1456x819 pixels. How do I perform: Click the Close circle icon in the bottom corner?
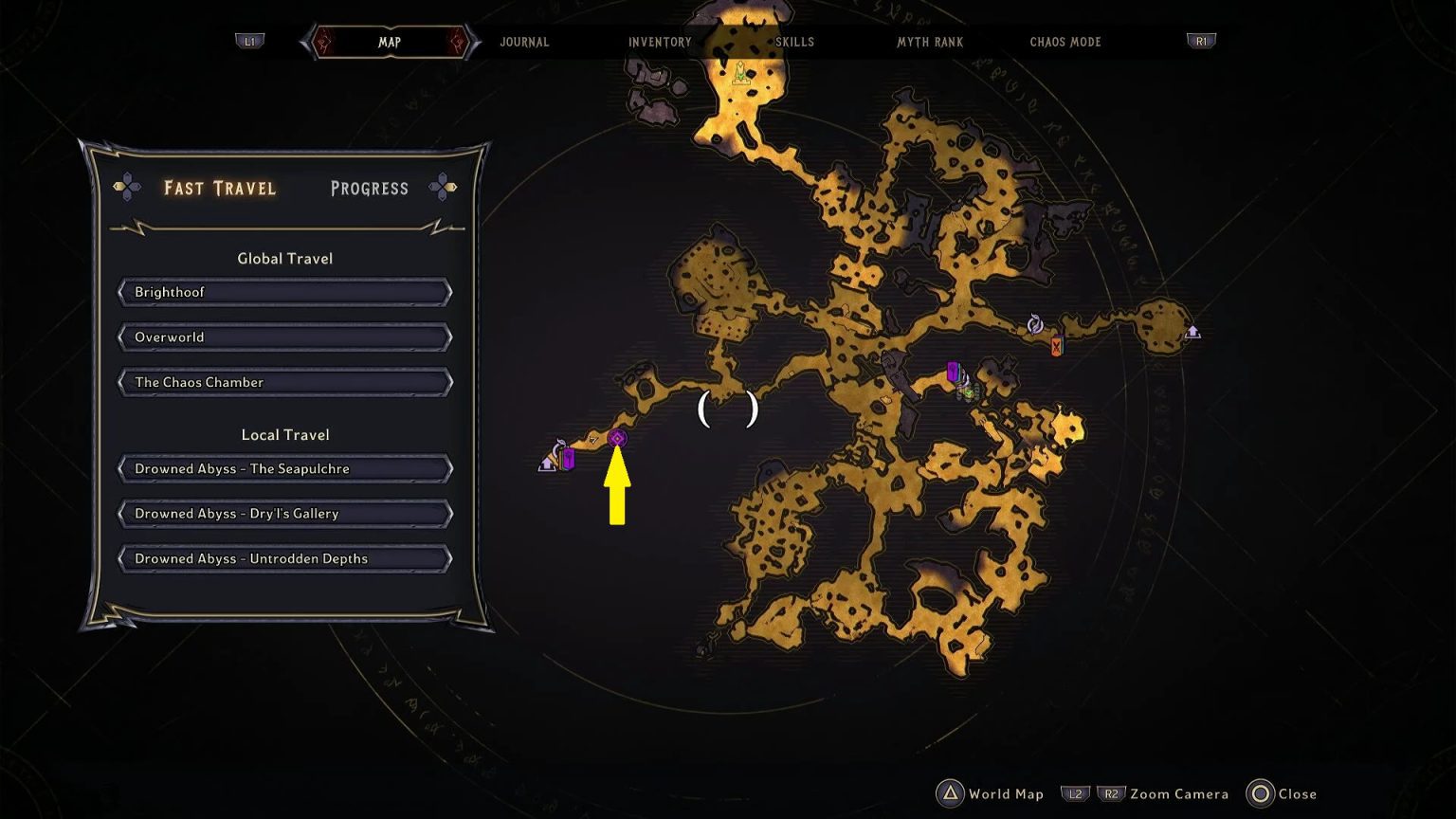[x=1262, y=794]
